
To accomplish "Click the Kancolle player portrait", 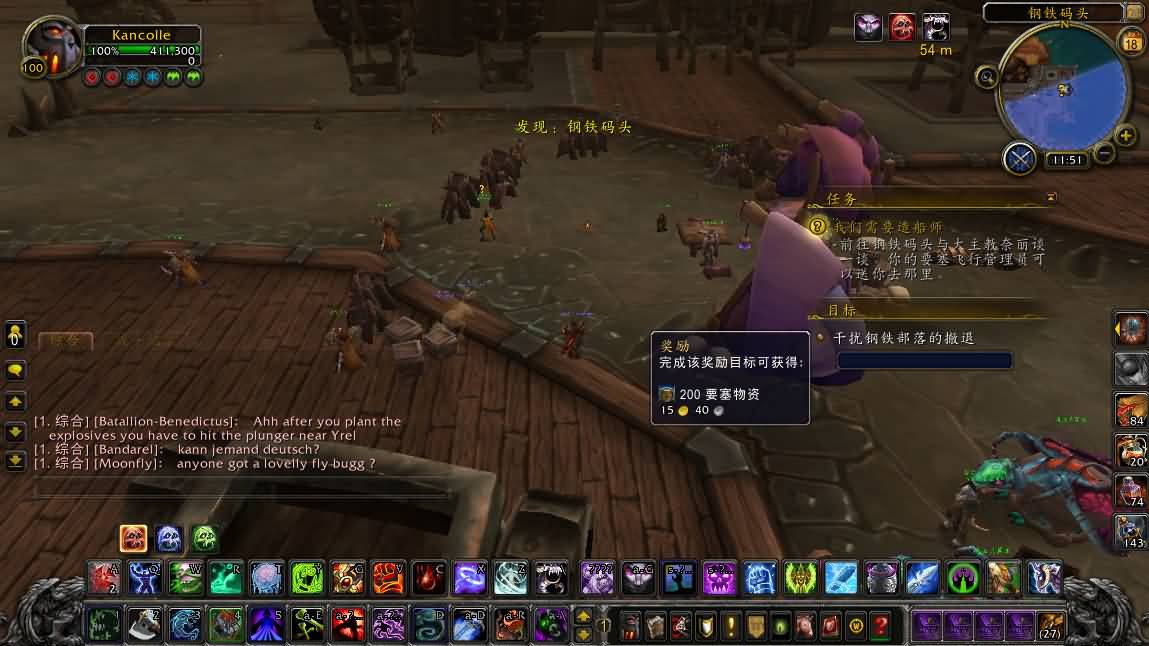I will [x=52, y=48].
